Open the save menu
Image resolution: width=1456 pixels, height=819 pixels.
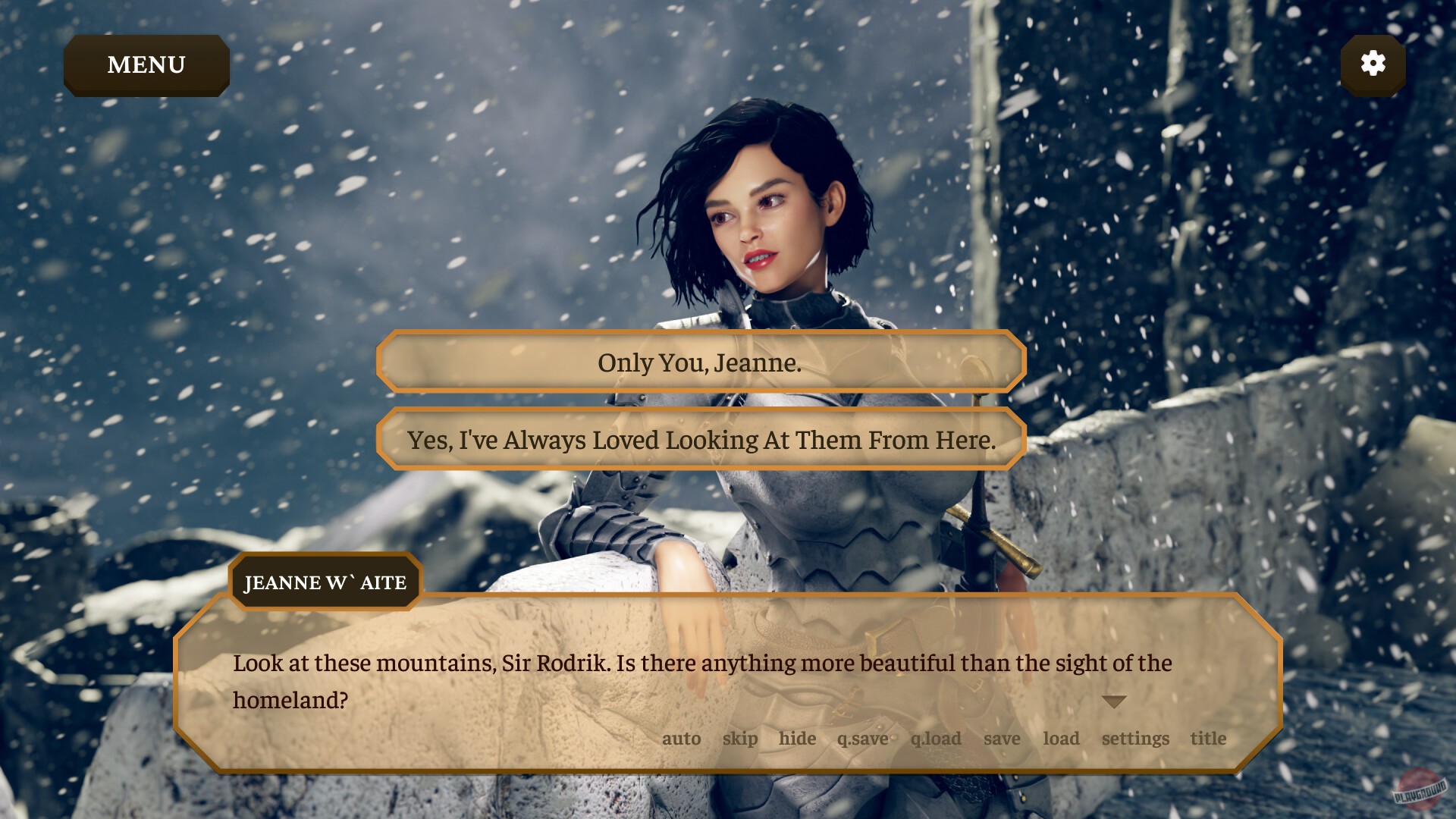(1003, 739)
